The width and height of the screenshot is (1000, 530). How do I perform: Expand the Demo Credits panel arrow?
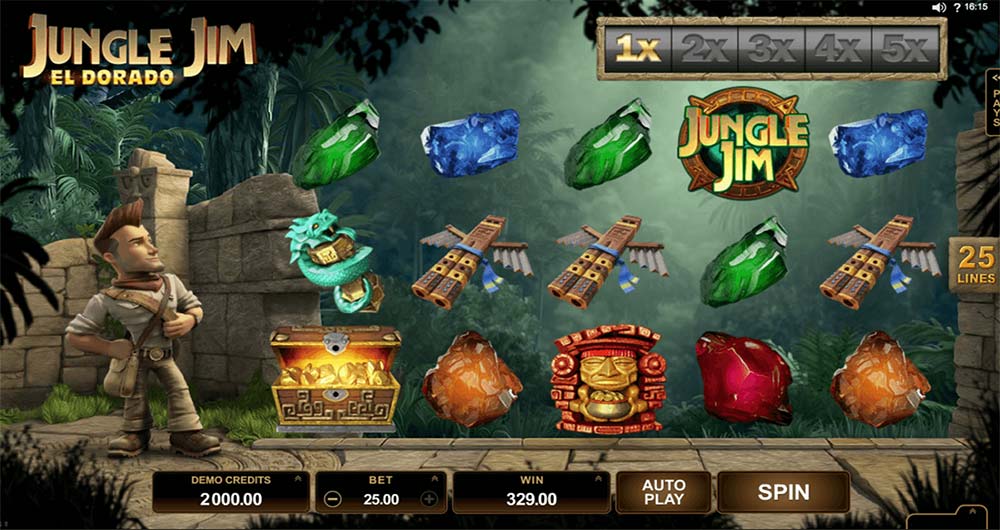[x=296, y=480]
